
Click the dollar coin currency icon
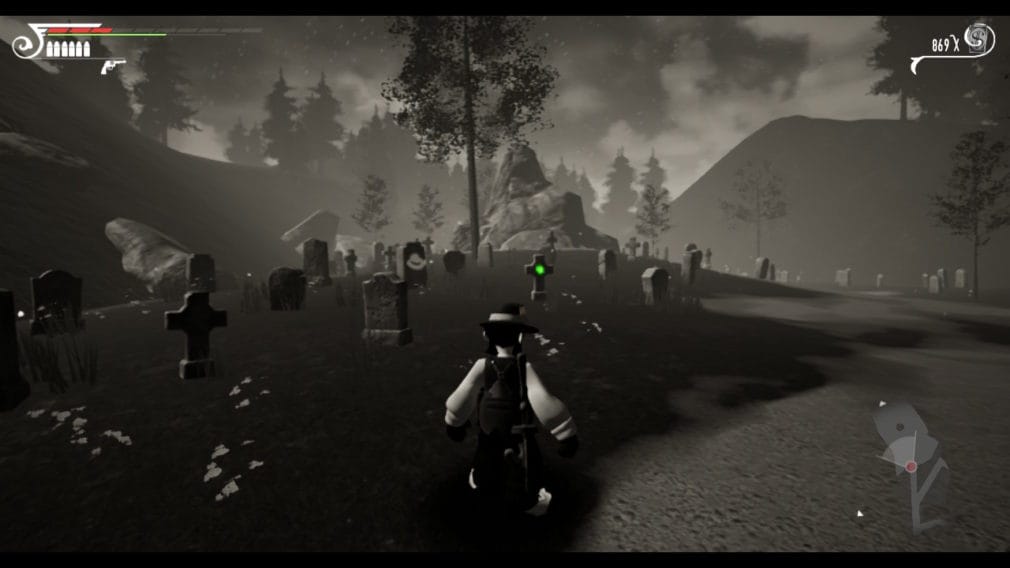click(978, 41)
